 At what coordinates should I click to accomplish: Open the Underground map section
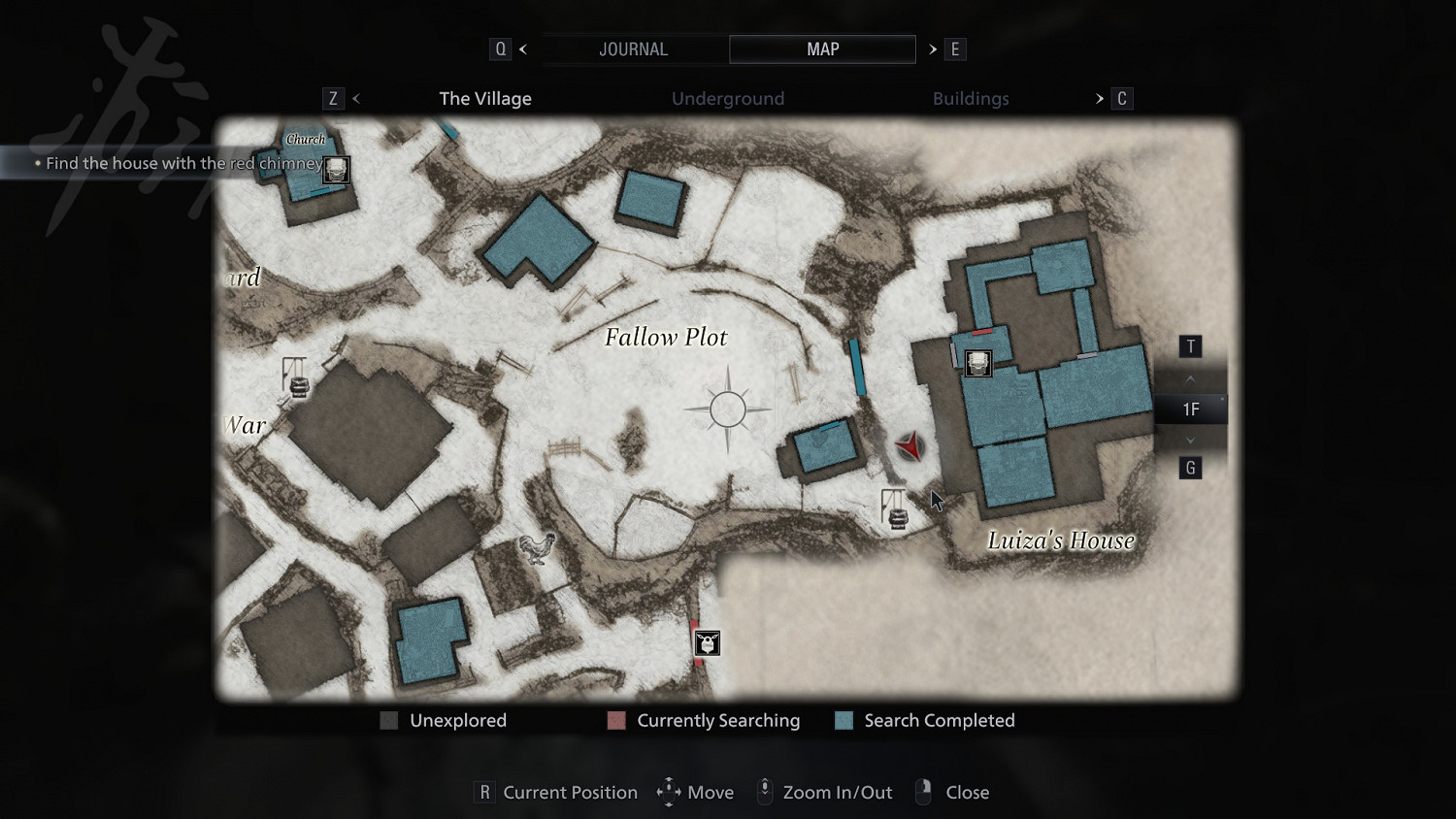tap(728, 99)
